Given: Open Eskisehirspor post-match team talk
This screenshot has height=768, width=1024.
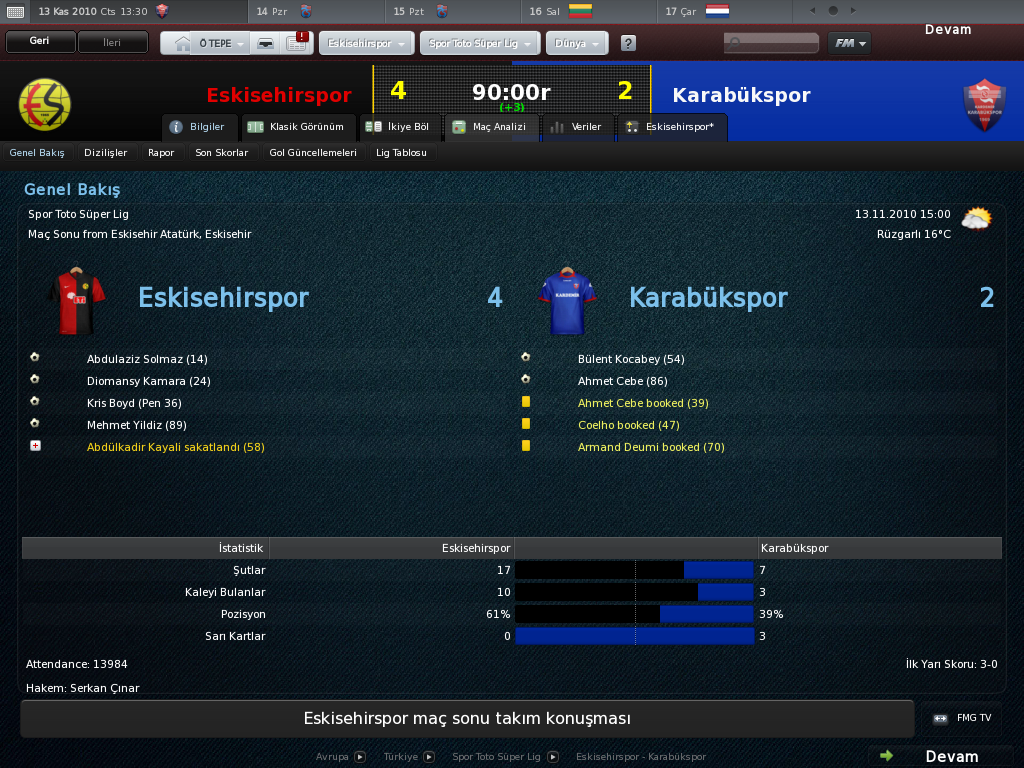Looking at the screenshot, I should click(x=467, y=719).
